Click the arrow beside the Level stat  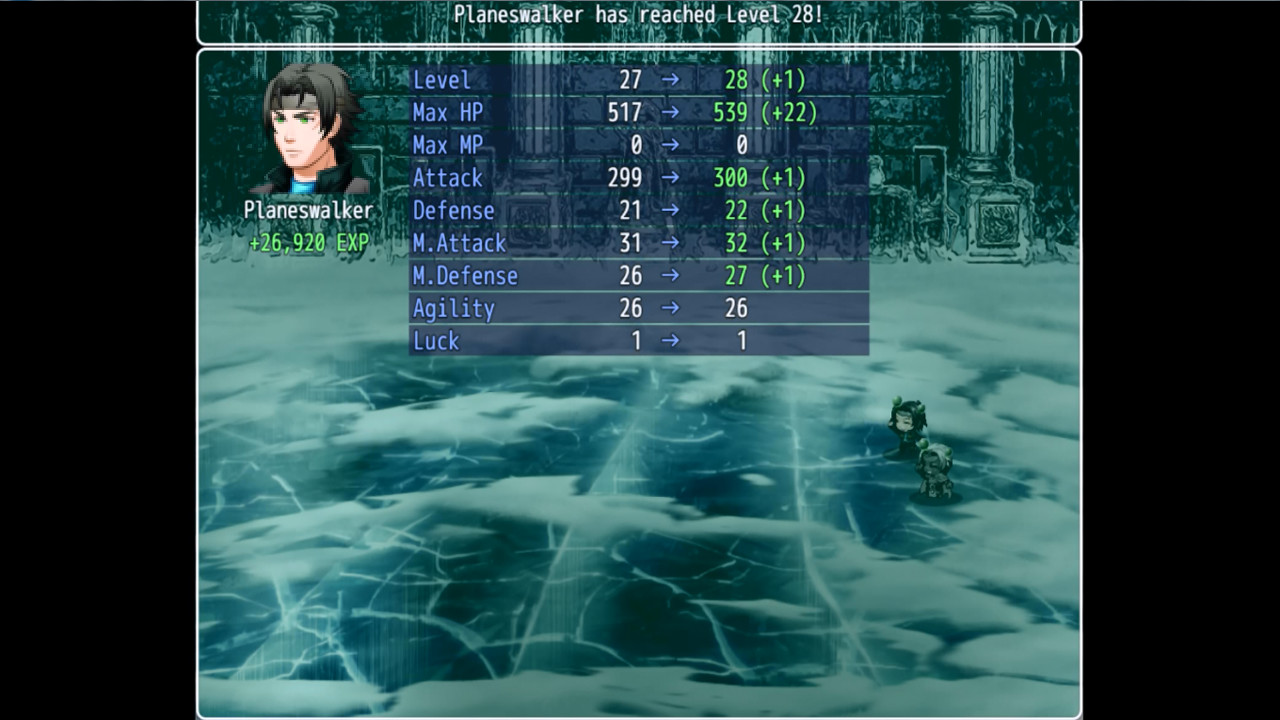click(x=669, y=80)
